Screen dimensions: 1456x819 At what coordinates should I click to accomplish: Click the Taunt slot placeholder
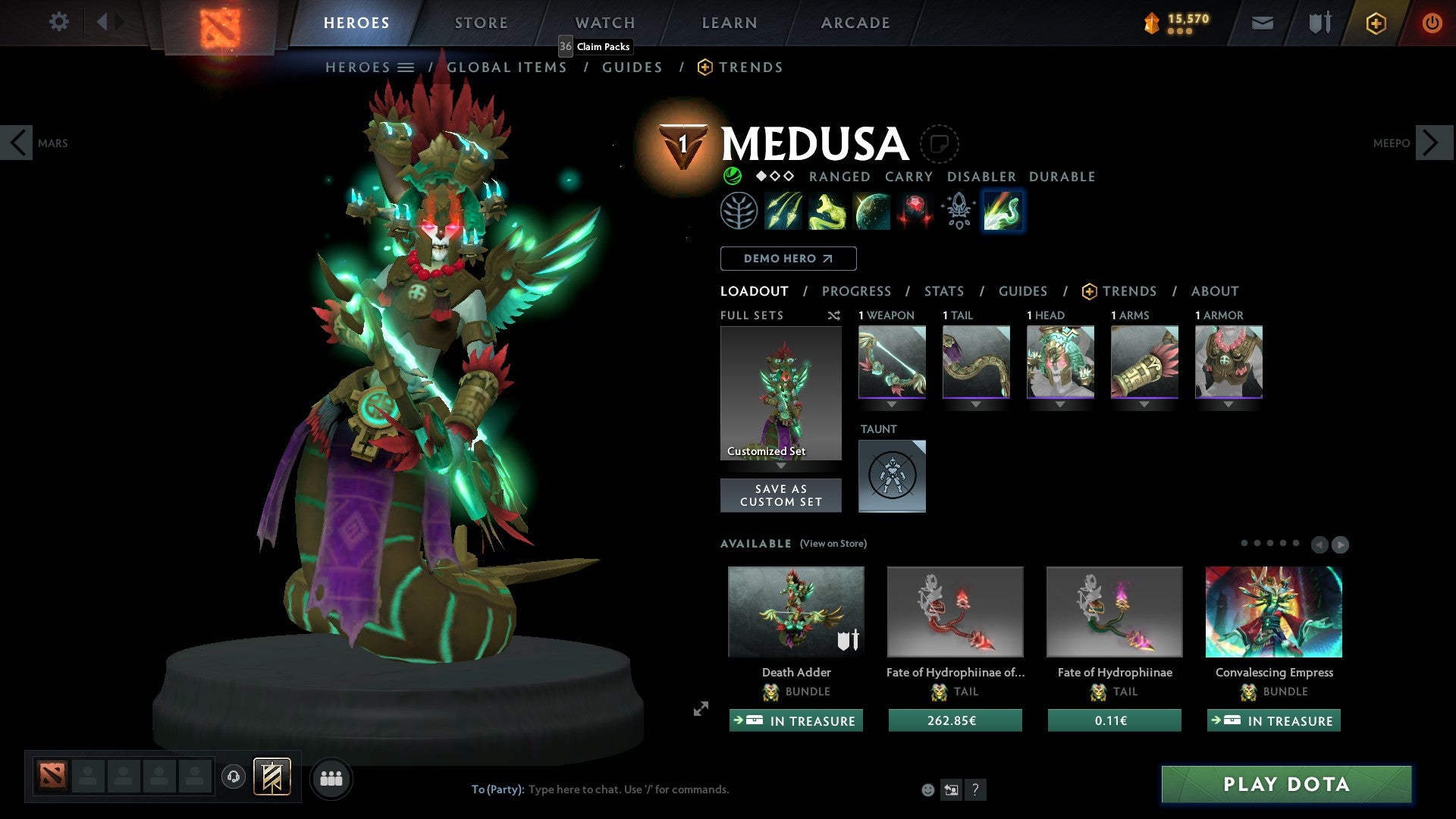(892, 476)
